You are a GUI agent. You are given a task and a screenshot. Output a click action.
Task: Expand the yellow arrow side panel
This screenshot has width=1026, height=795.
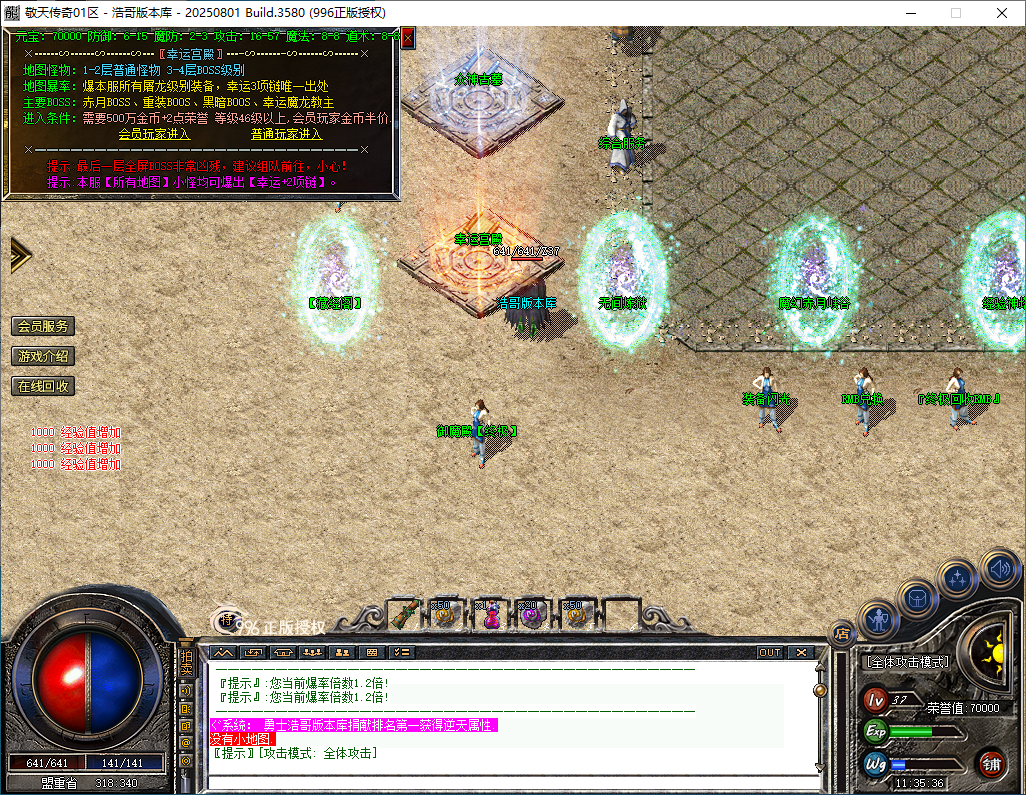[x=20, y=255]
